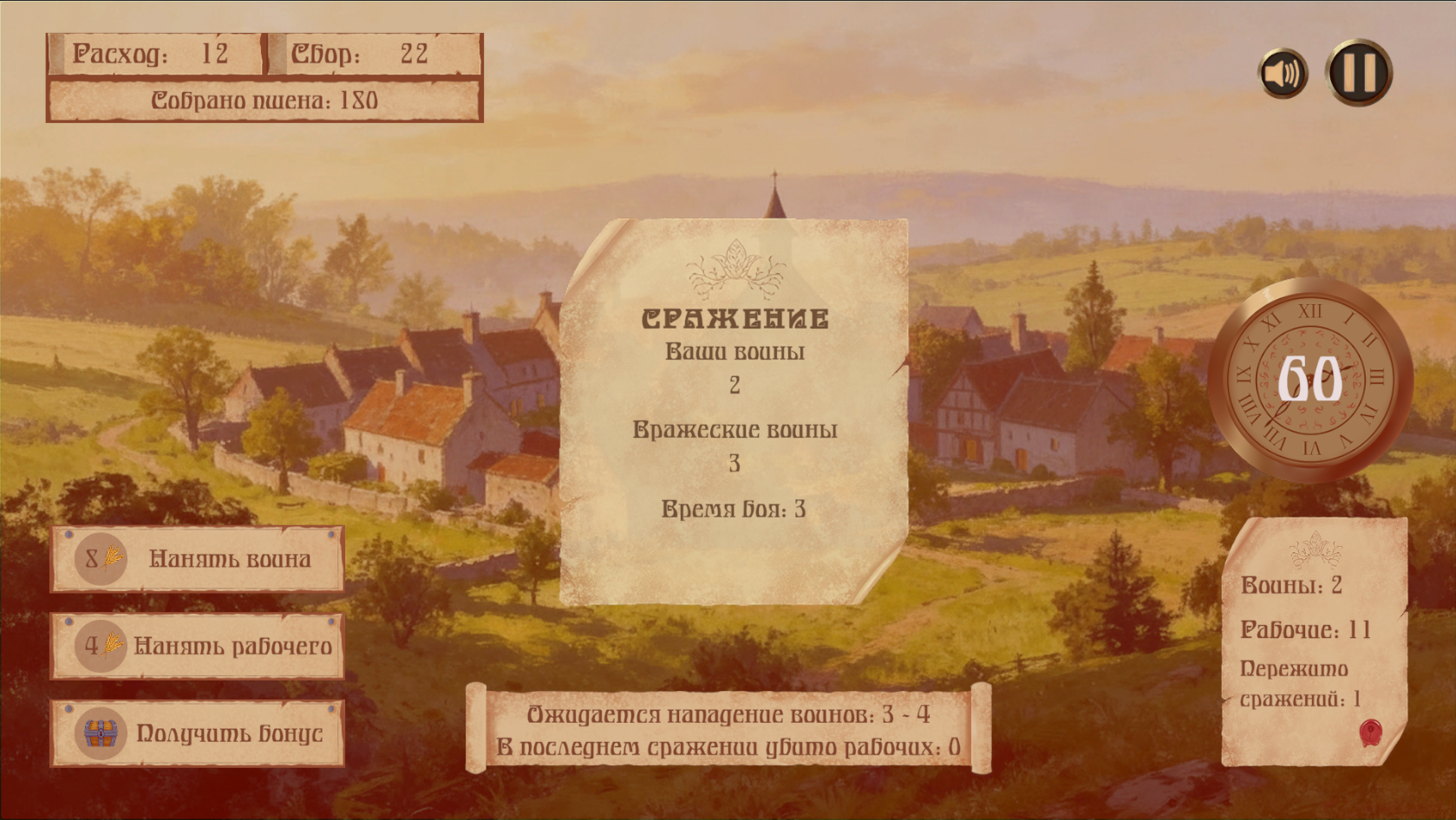Image resolution: width=1456 pixels, height=820 pixels.
Task: Click the "Сбор: 22" income counter
Action: 360,55
